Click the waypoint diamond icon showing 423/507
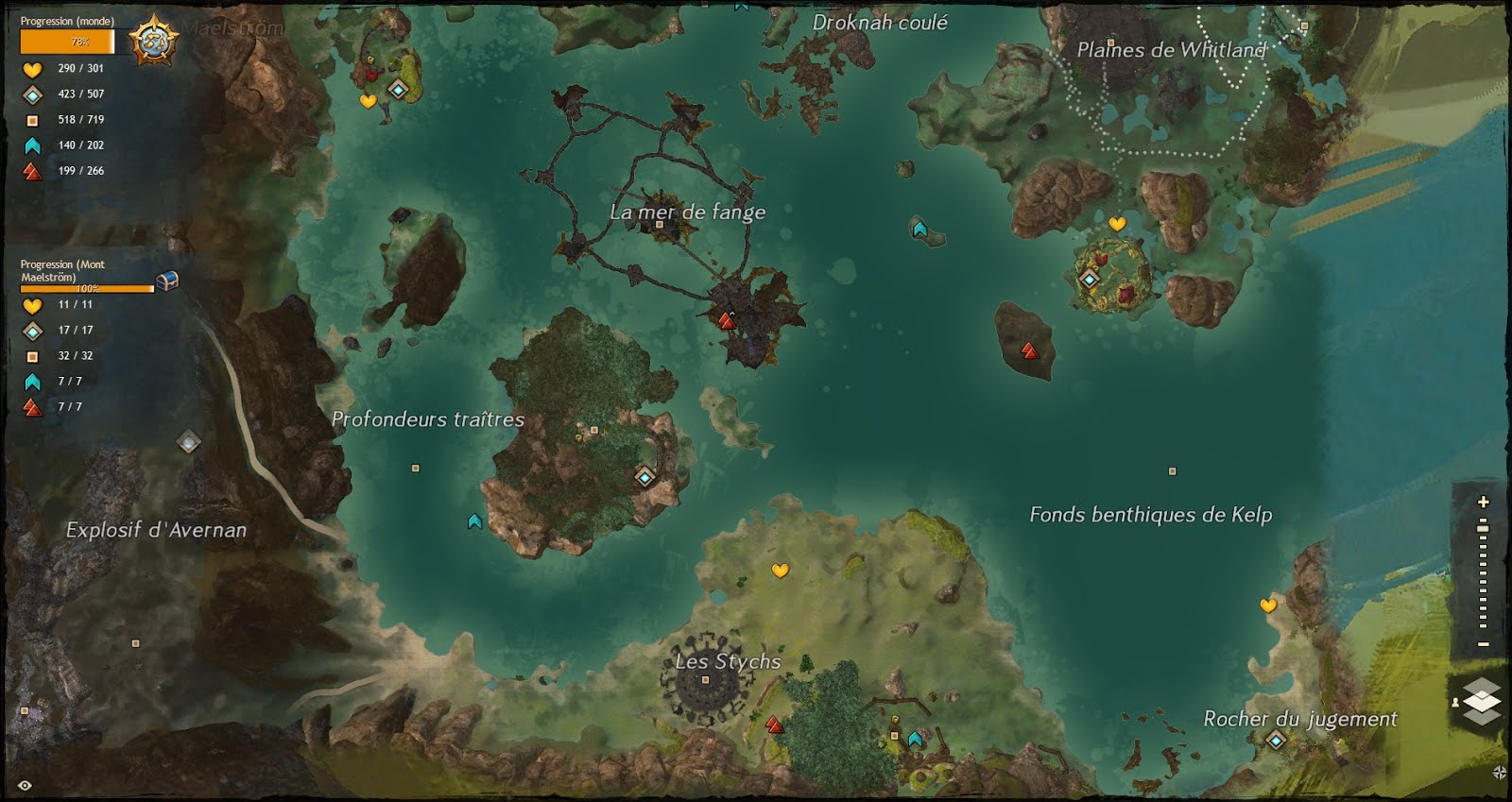 (31, 94)
